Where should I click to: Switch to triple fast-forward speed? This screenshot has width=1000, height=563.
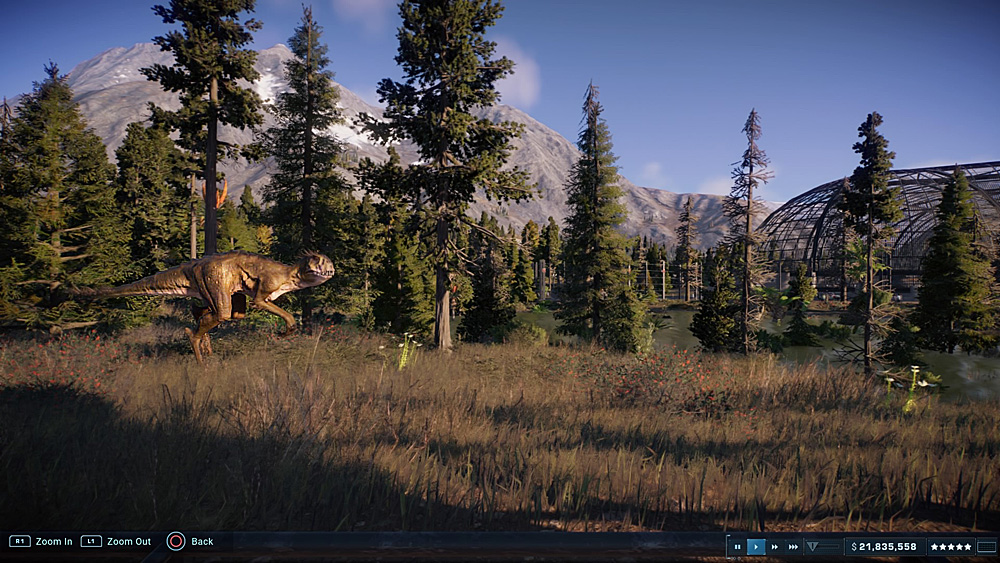coord(793,547)
